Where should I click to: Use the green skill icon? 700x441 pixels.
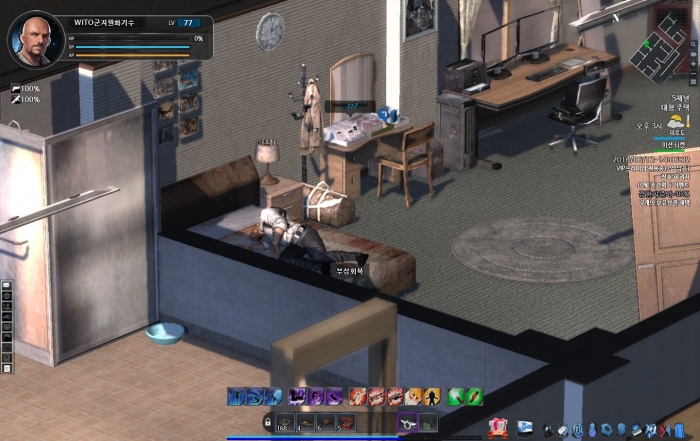(x=456, y=397)
